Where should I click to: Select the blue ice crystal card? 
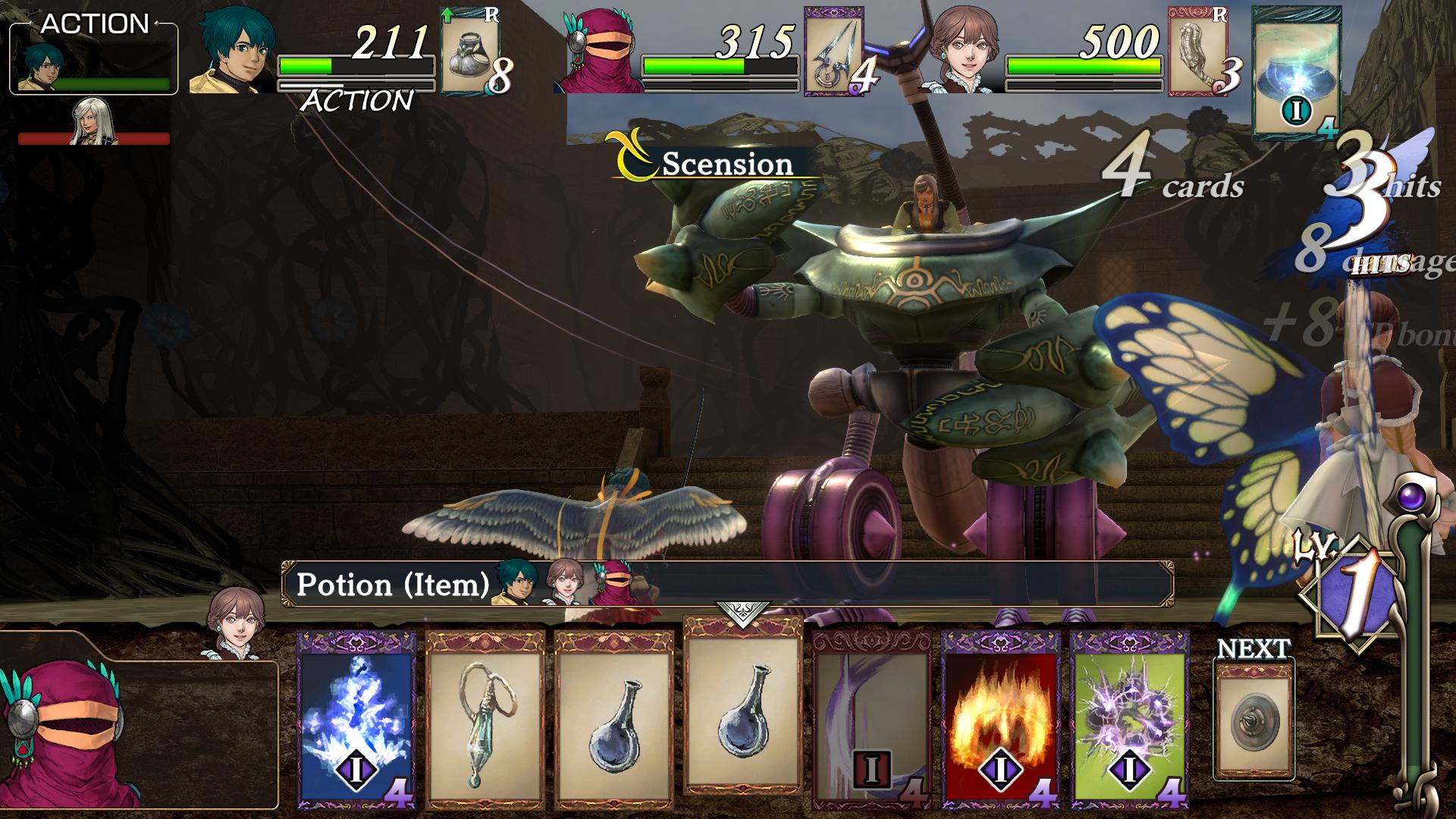tap(356, 719)
